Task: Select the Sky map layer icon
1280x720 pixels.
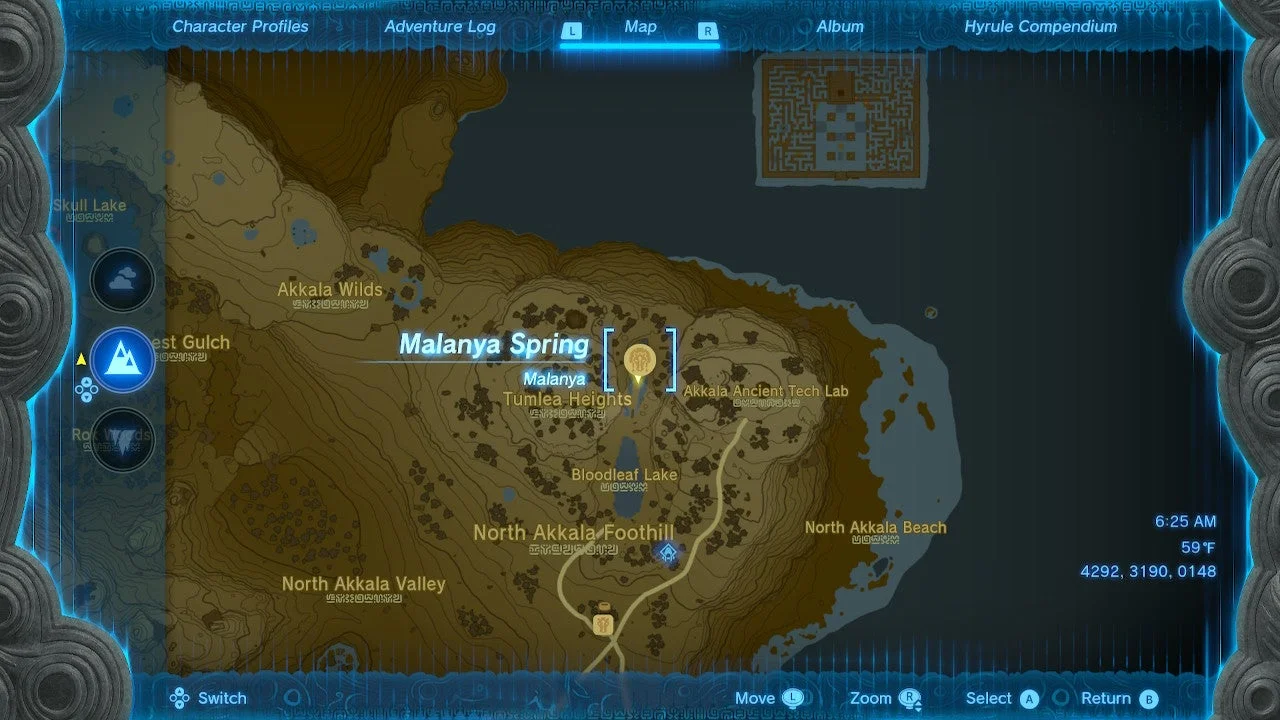Action: (x=122, y=280)
